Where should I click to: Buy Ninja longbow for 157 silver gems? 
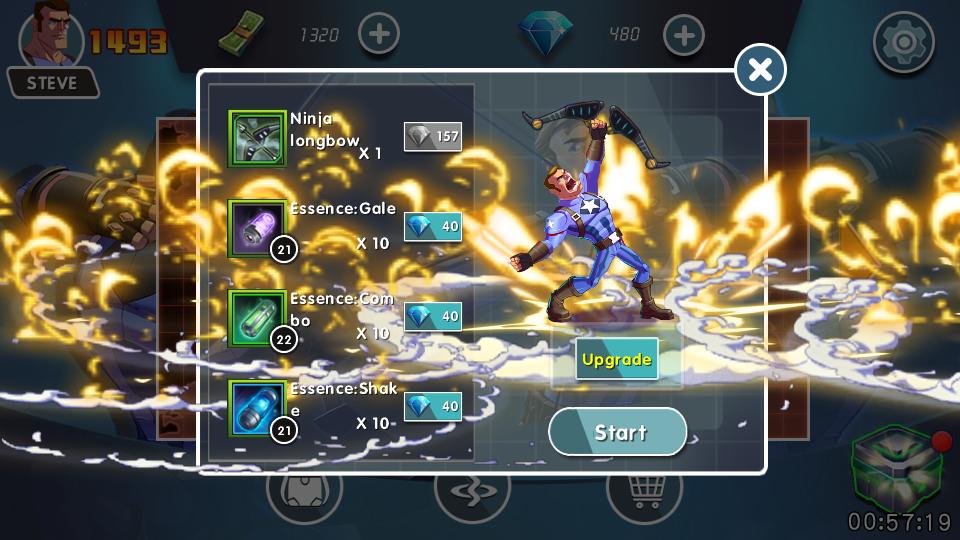[432, 136]
